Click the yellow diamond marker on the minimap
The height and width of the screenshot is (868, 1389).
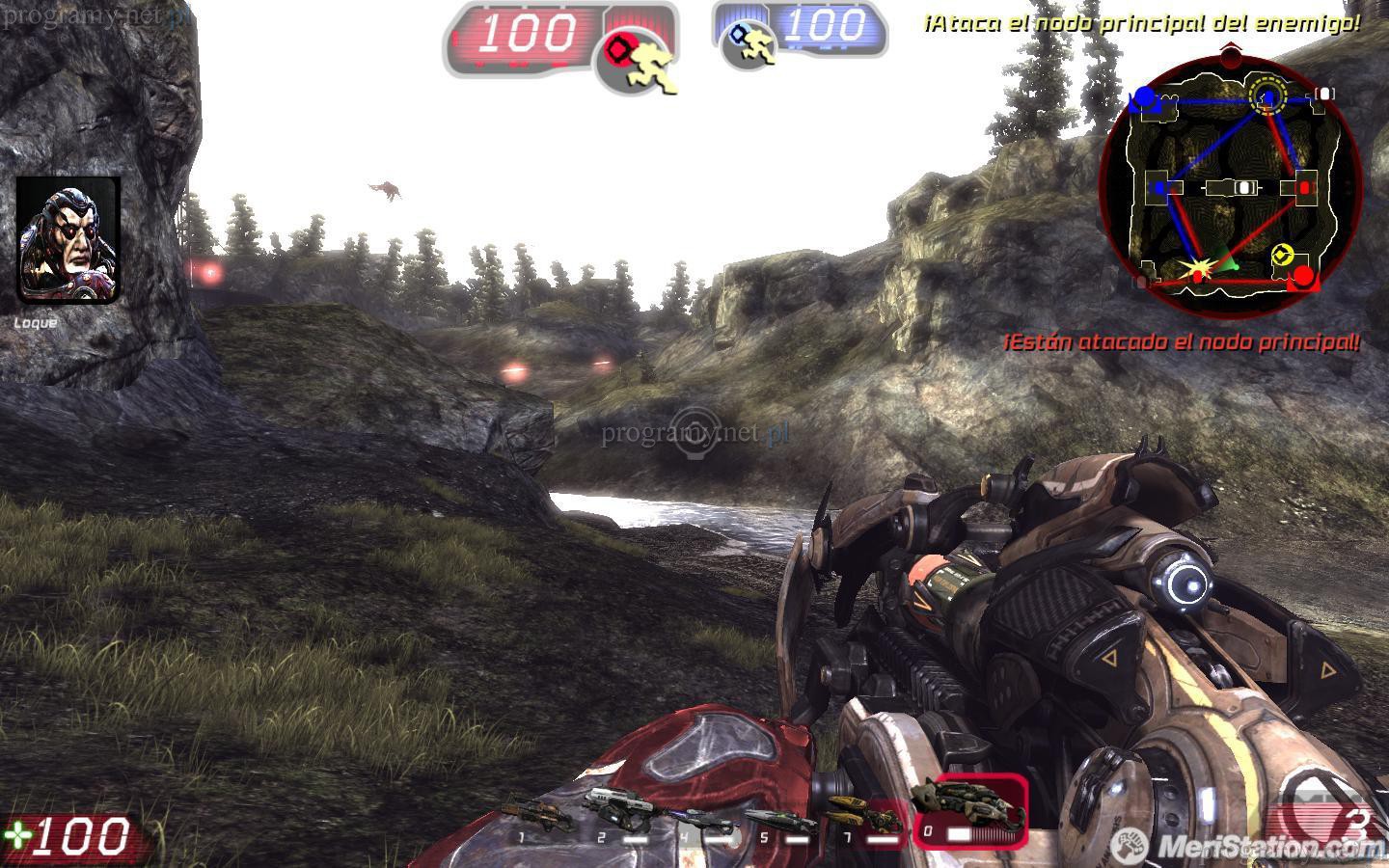pyautogui.click(x=1280, y=255)
